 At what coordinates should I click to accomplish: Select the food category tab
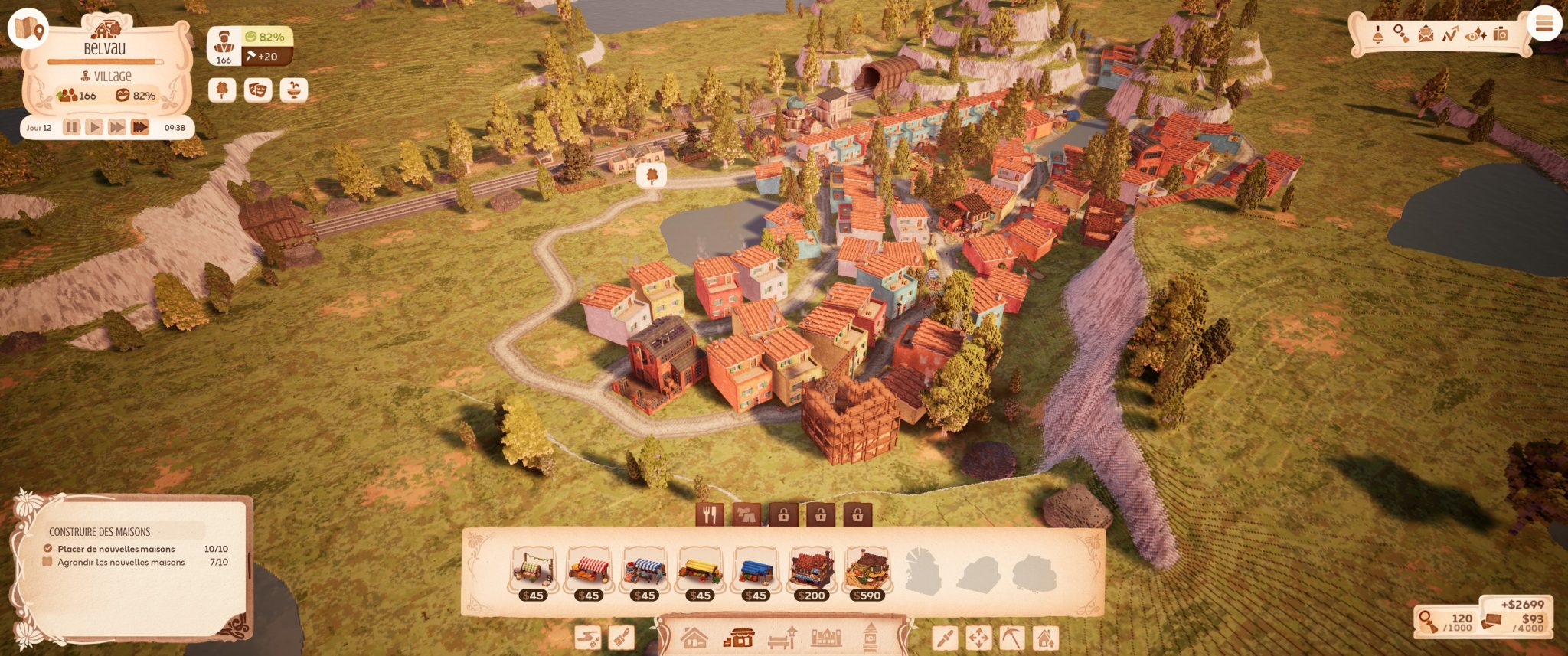point(710,514)
